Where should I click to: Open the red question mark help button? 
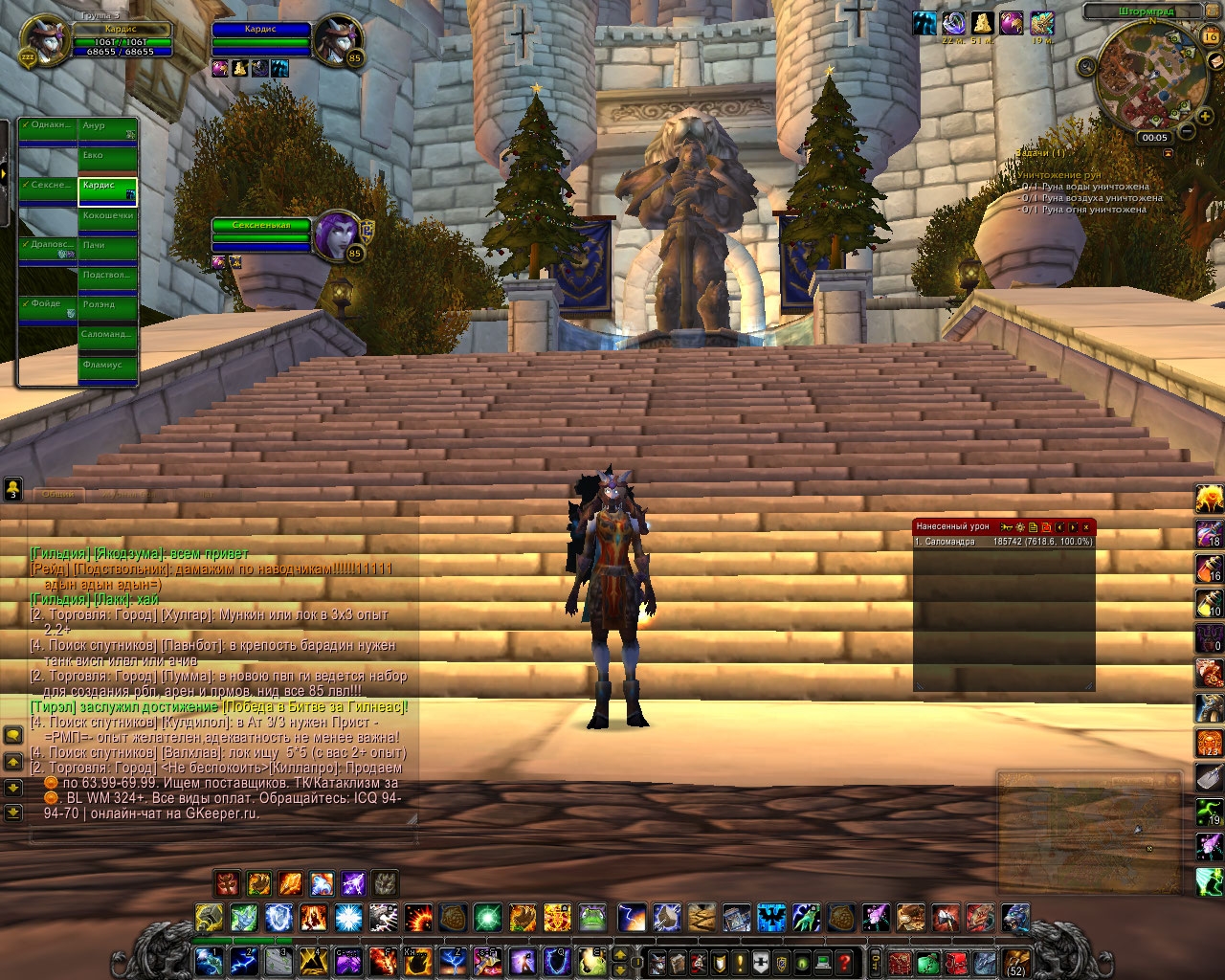[844, 961]
